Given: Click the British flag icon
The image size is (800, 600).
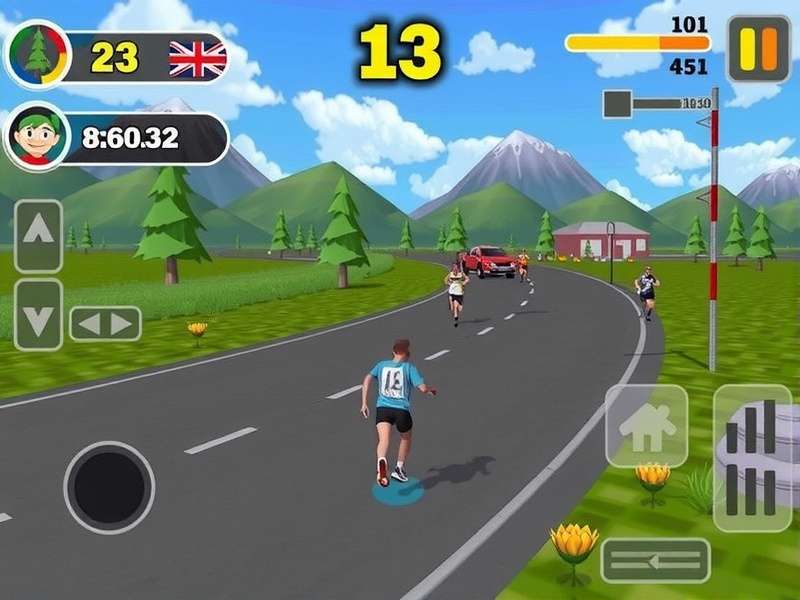Looking at the screenshot, I should click(x=197, y=59).
